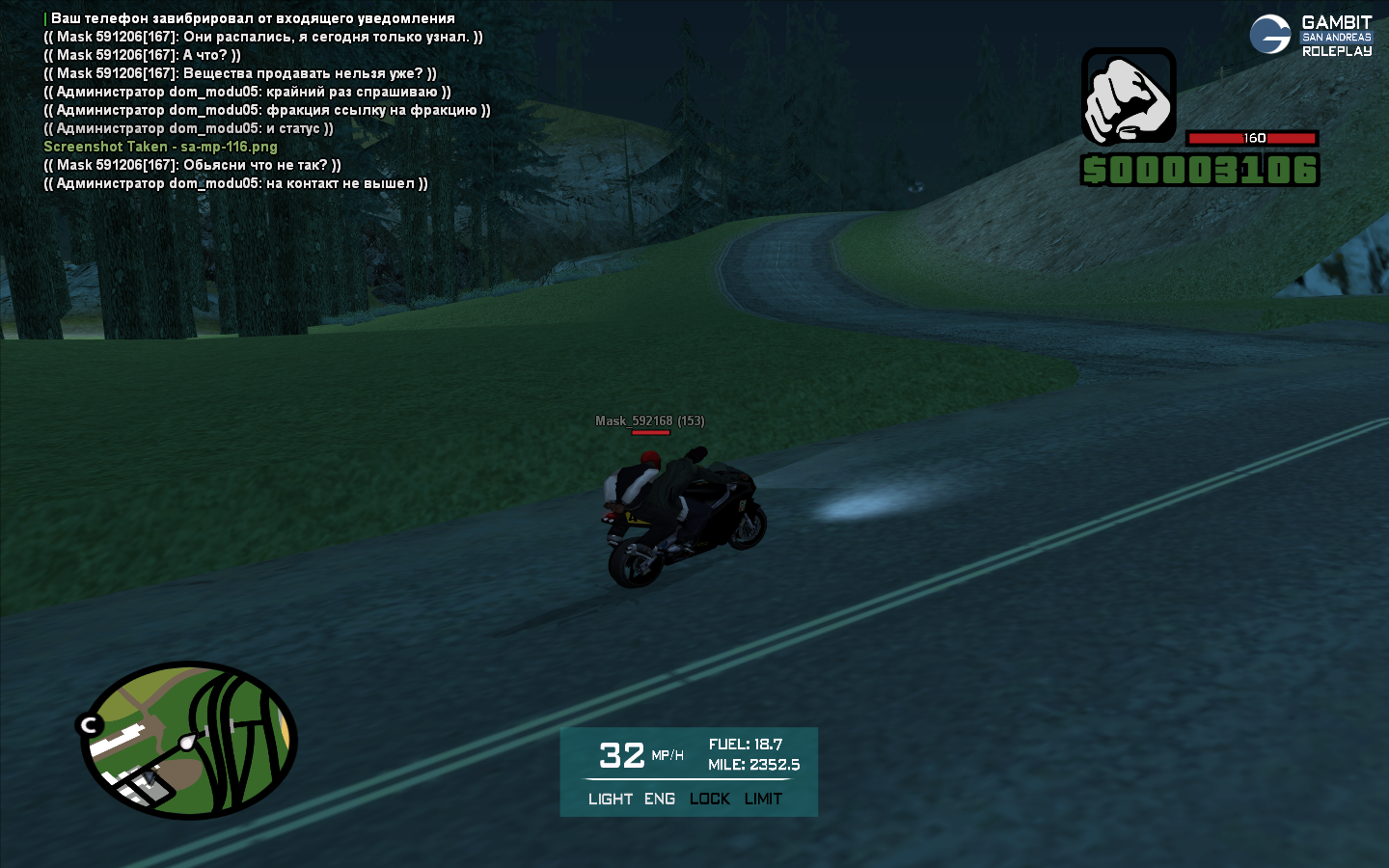Select the phone vibration notification chat line
This screenshot has height=868, width=1389.
click(x=252, y=18)
